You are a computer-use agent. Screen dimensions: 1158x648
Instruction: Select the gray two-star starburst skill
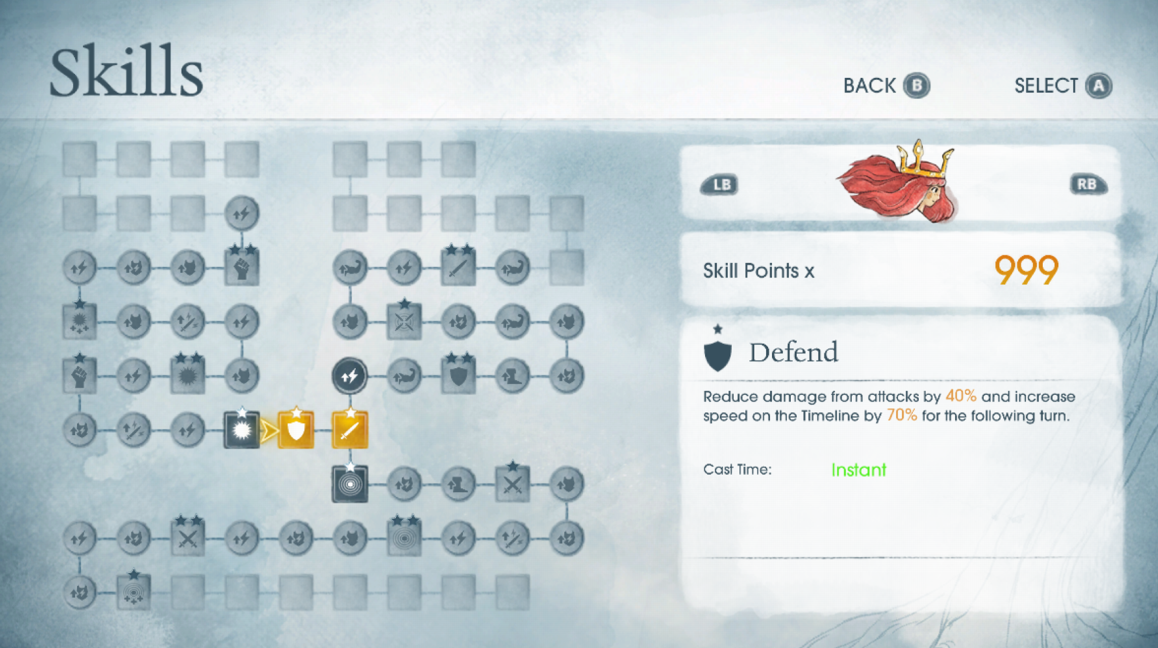pyautogui.click(x=188, y=376)
